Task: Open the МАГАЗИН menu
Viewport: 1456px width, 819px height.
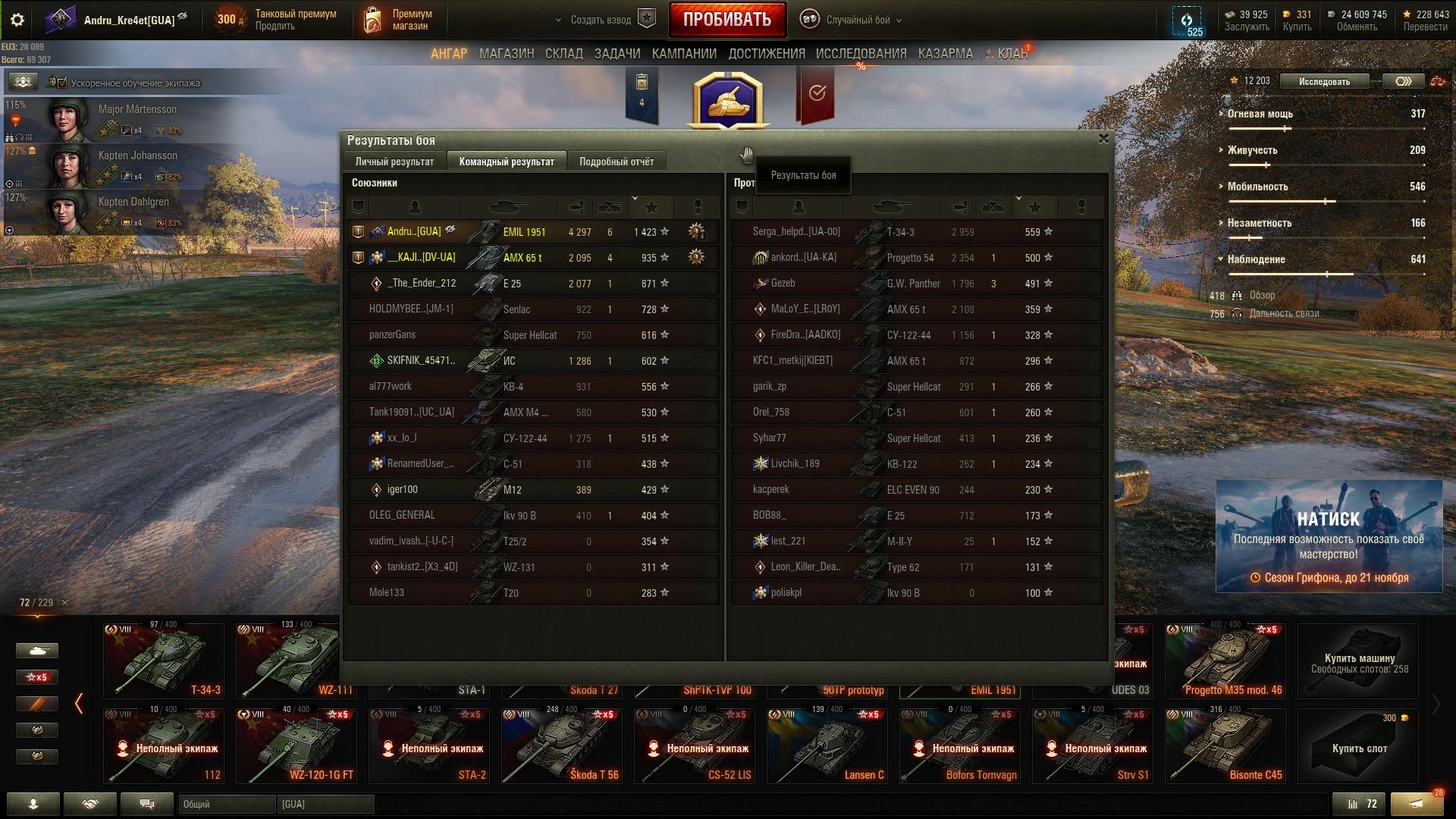Action: [x=507, y=54]
